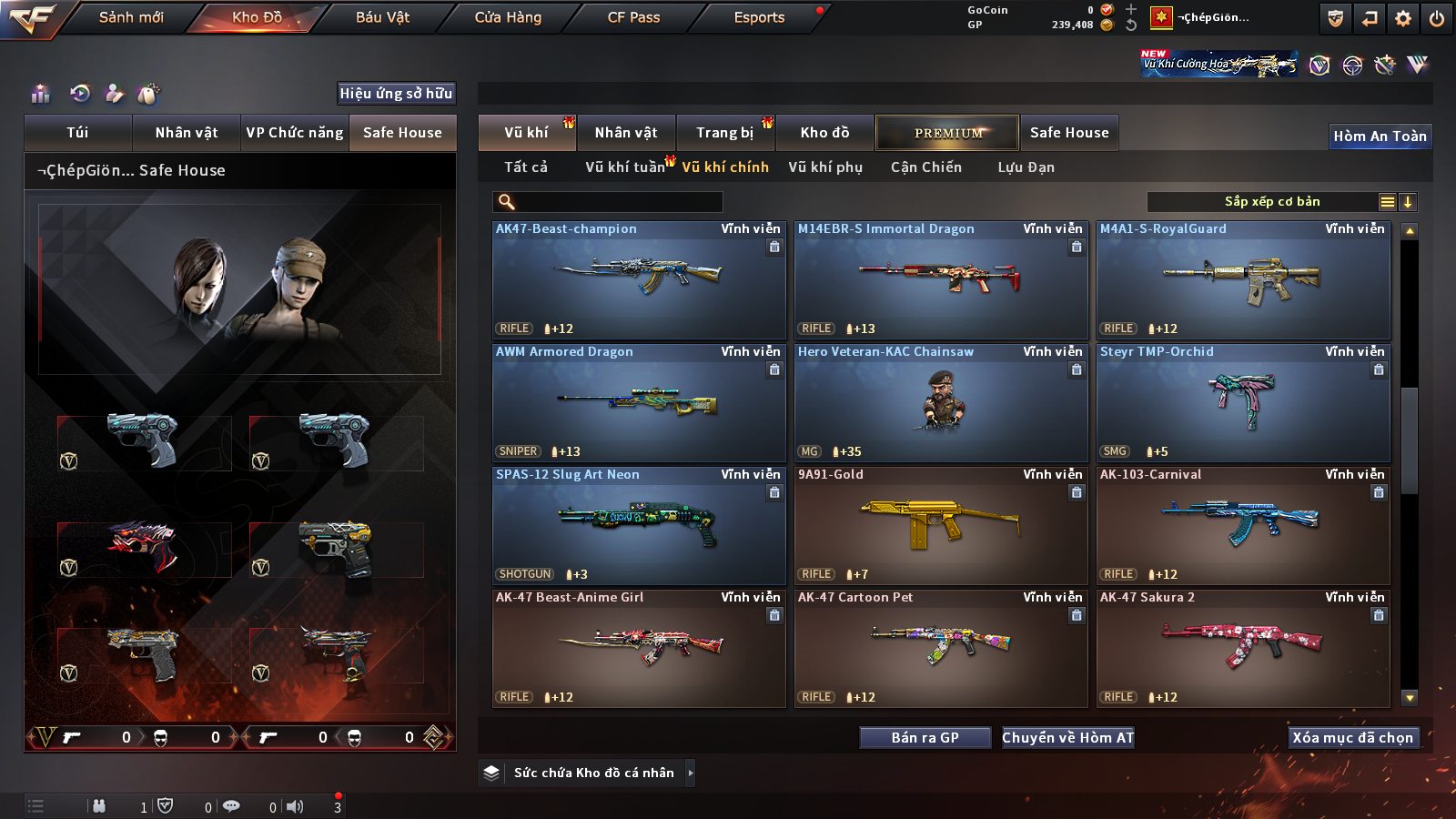Show Cận Chiến melee weapons
The image size is (1456, 819).
(x=925, y=167)
